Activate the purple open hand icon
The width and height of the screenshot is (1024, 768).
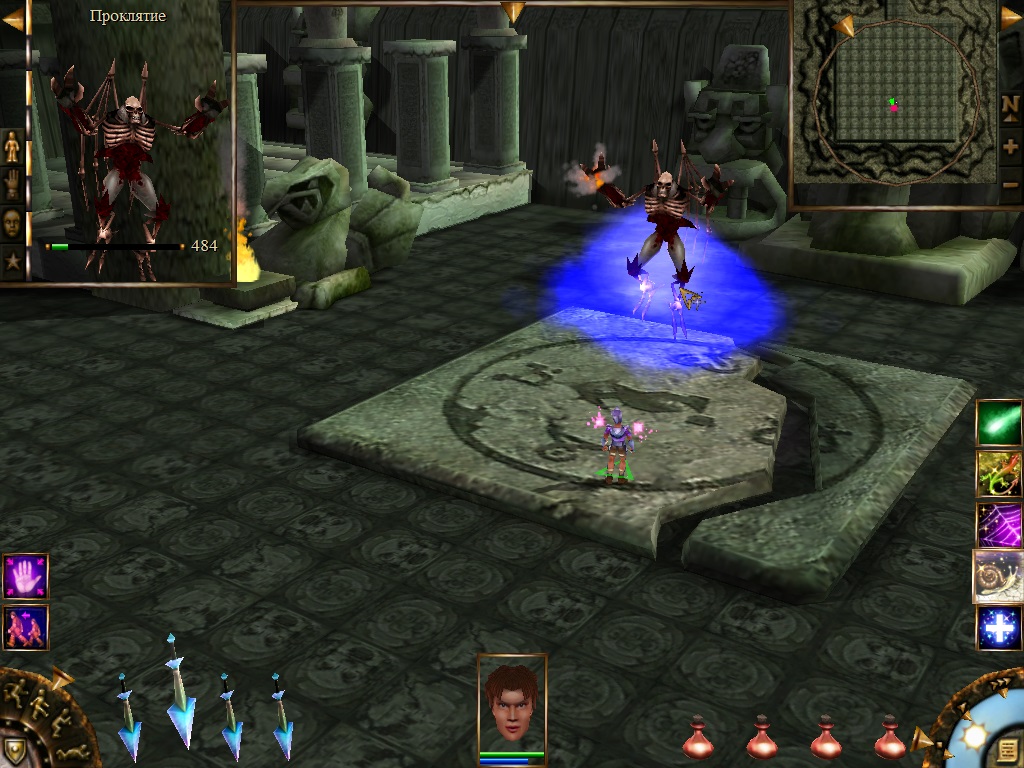point(25,577)
